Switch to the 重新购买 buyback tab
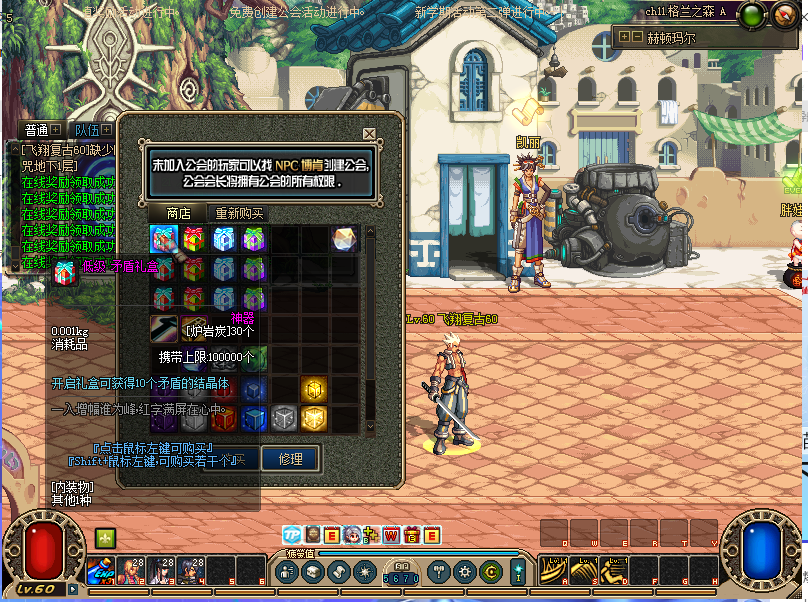The image size is (808, 602). (239, 214)
